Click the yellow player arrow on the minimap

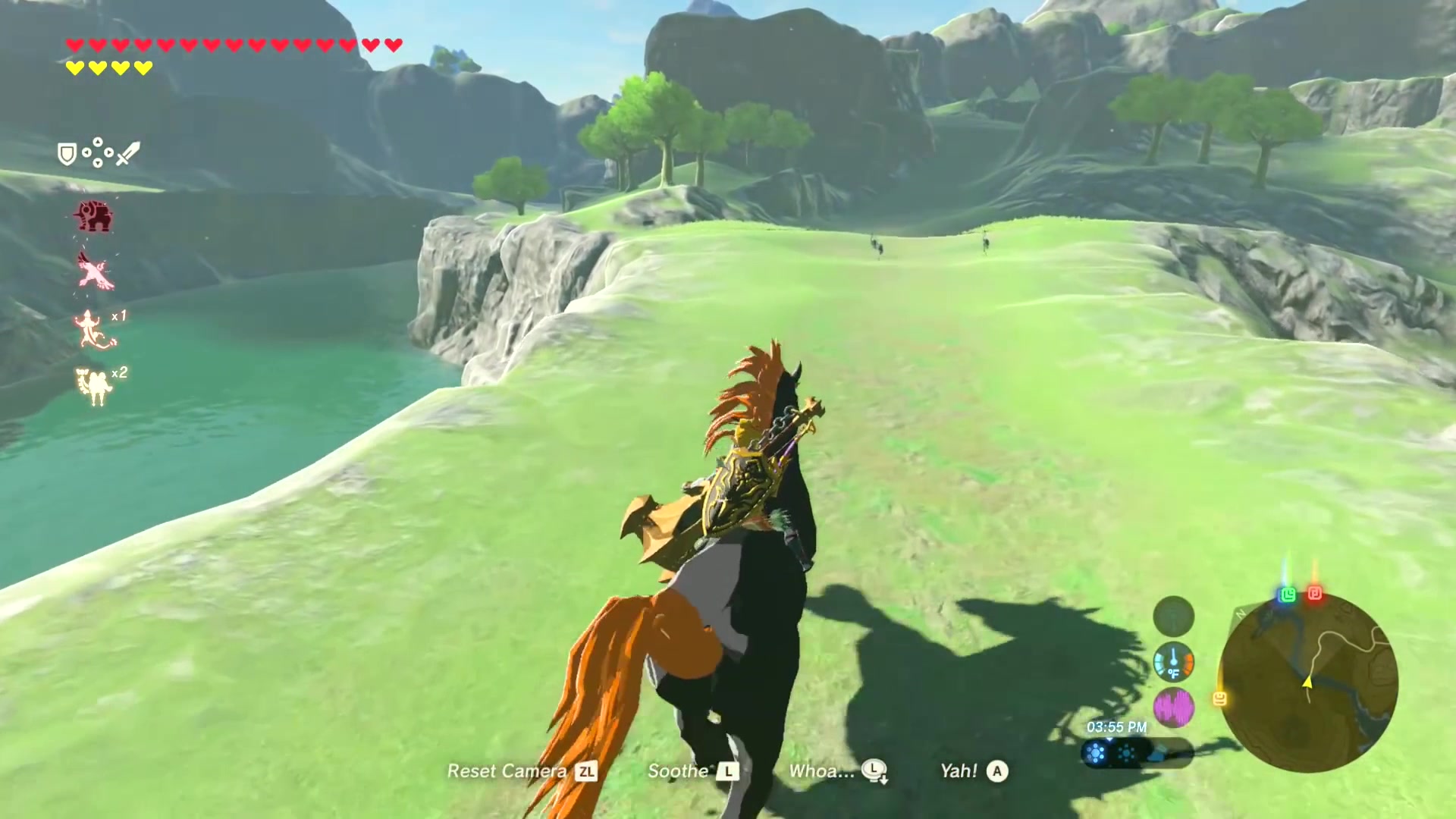coord(1307,682)
